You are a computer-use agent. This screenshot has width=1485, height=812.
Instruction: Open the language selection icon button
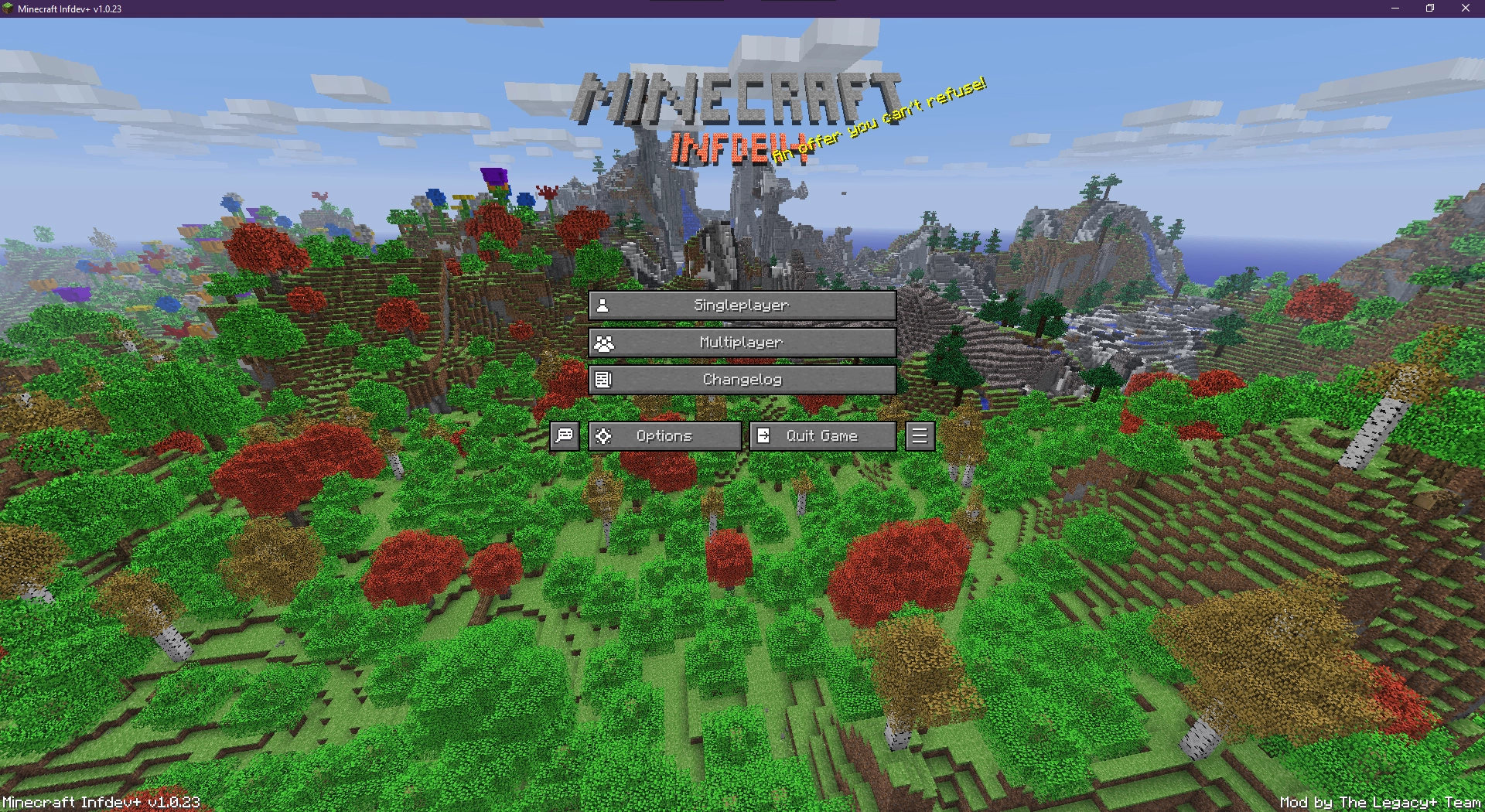pyautogui.click(x=563, y=435)
